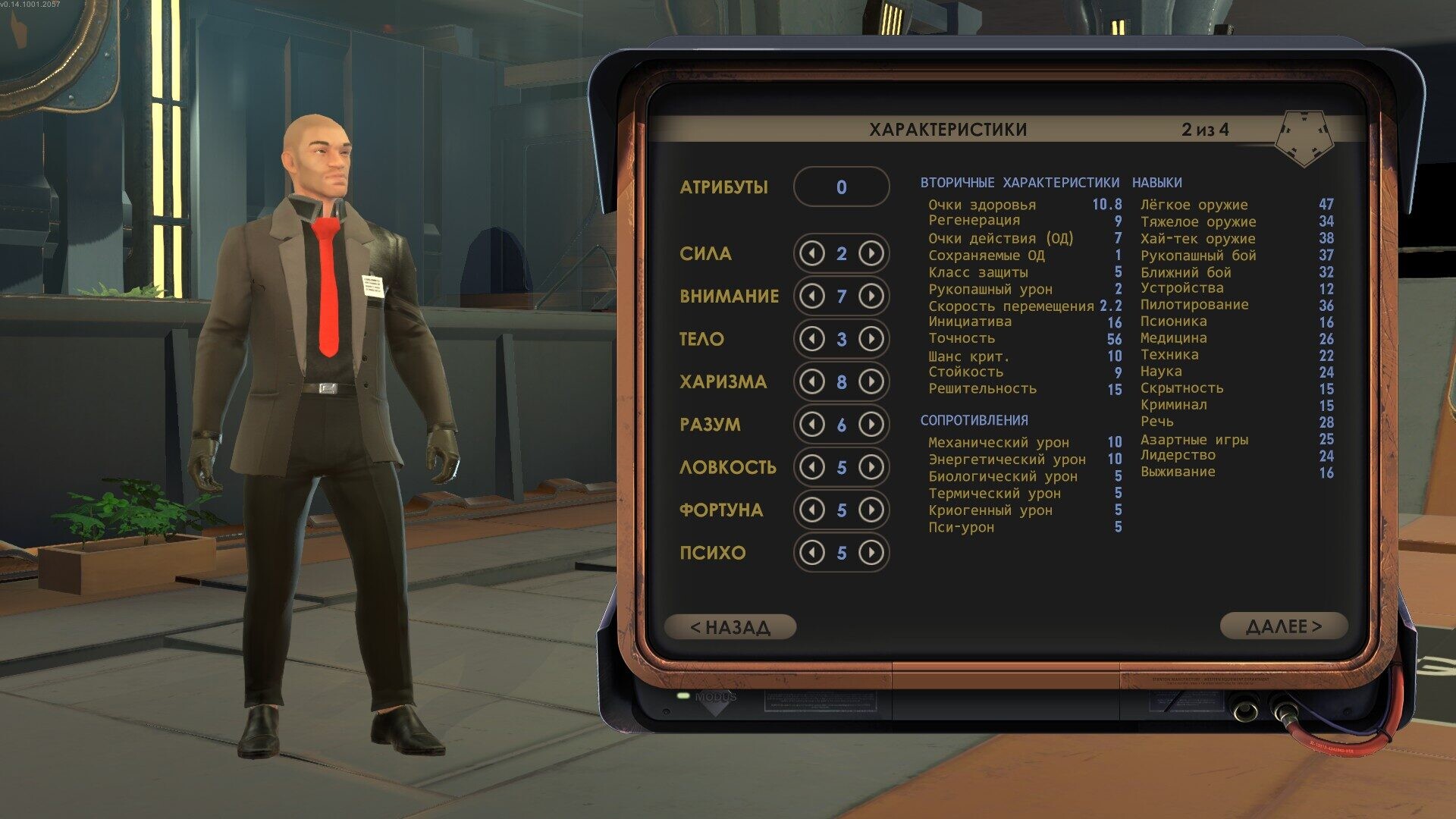Screen dimensions: 1456x819
Task: Reduce the ЛОВКОСТЬ attribute
Action: click(x=812, y=467)
